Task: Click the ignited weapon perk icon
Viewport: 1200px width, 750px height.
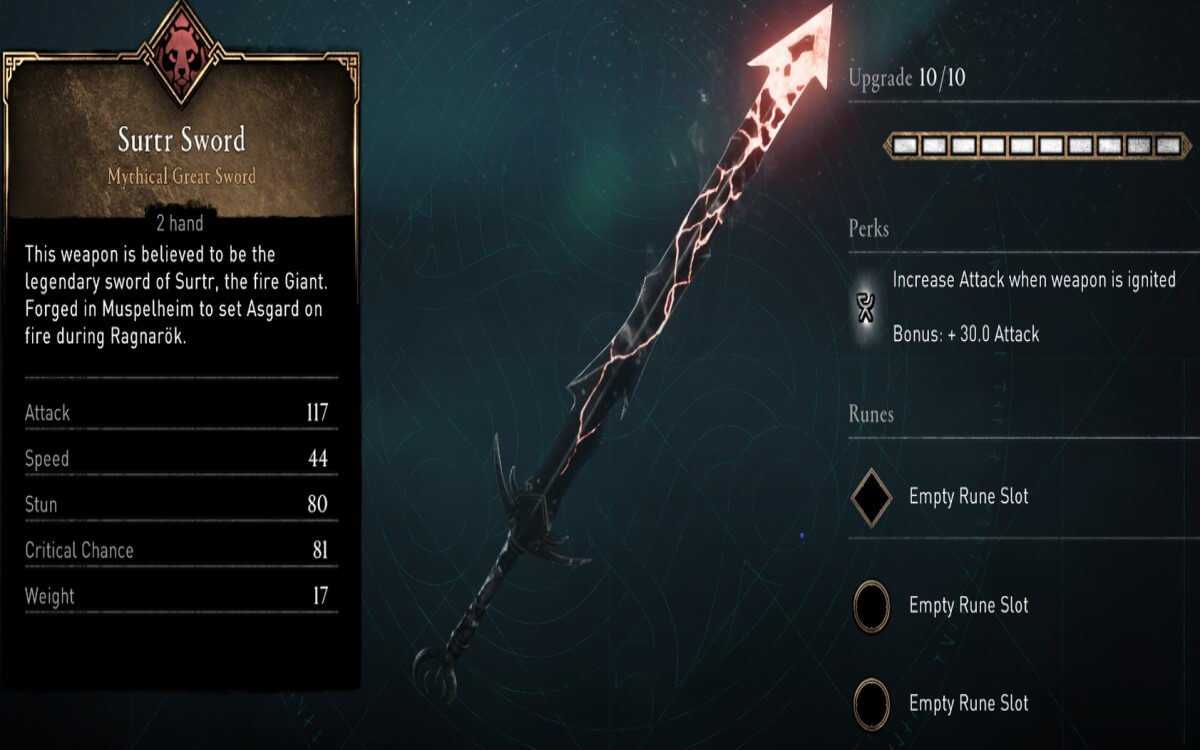Action: pos(868,307)
